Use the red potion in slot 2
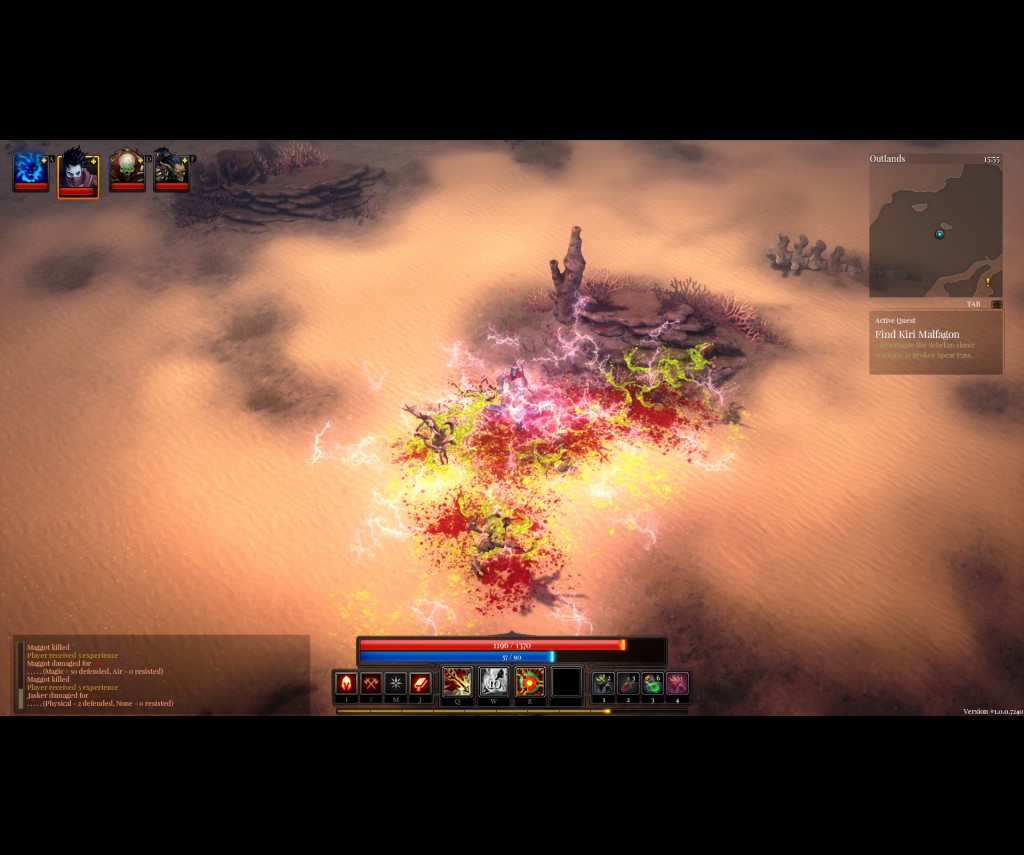1024x855 pixels. [x=628, y=684]
